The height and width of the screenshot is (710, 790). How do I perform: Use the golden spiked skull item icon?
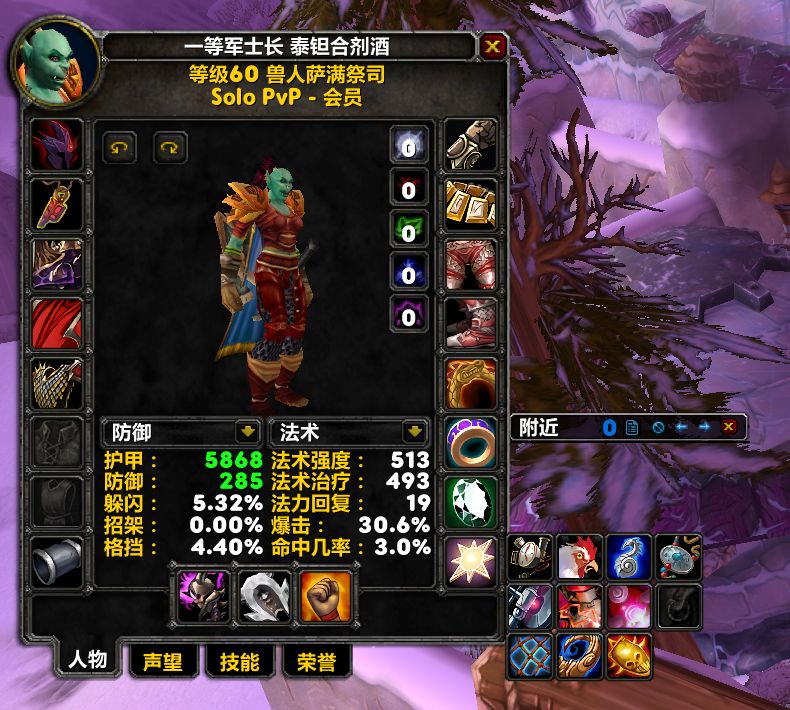coord(630,656)
